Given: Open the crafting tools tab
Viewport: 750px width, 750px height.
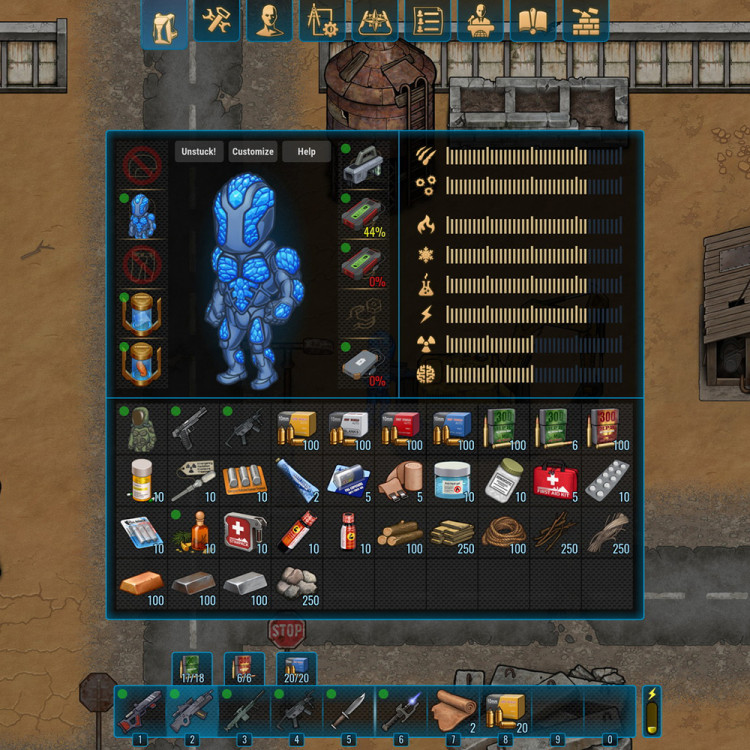Looking at the screenshot, I should (217, 22).
